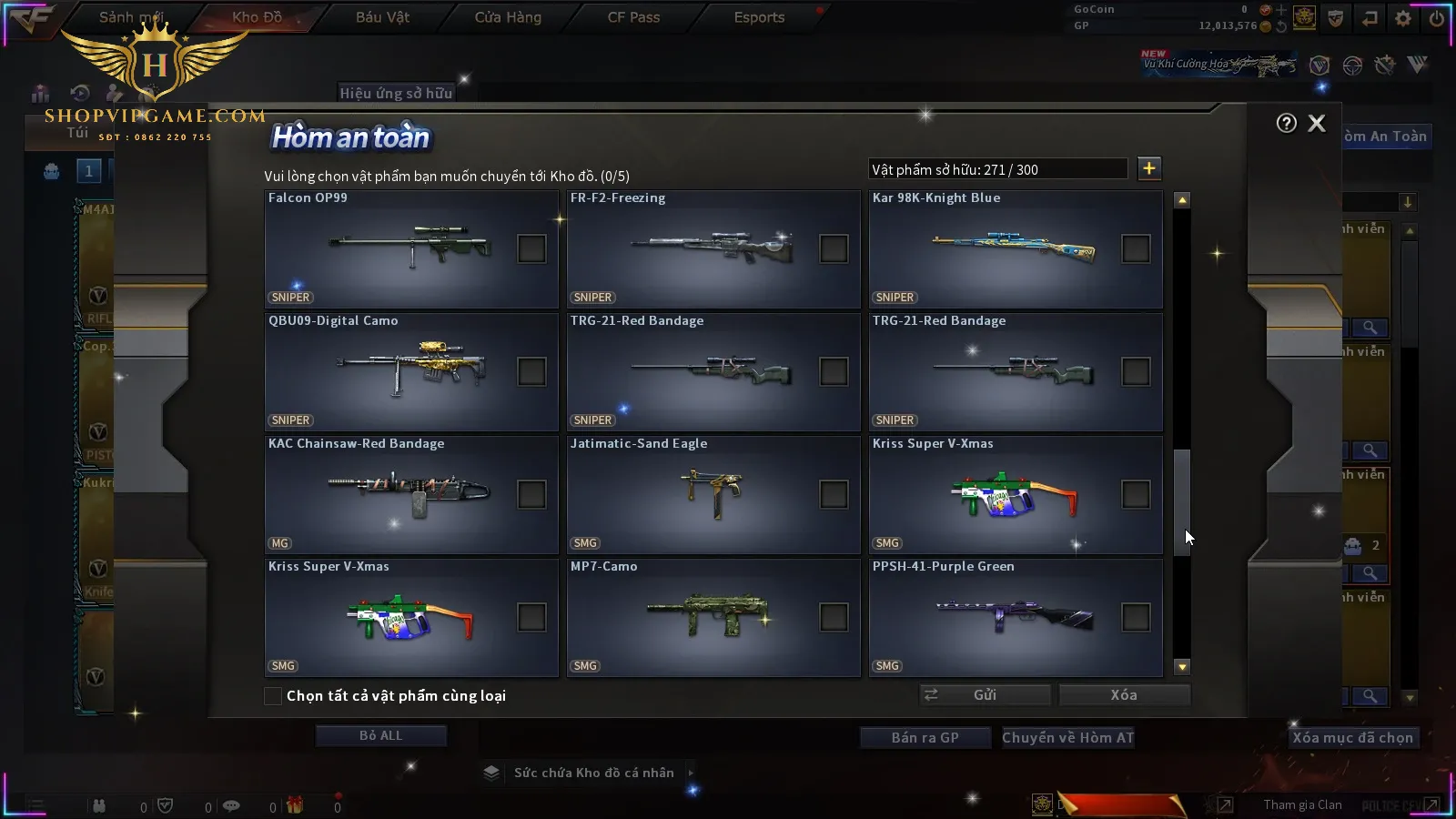Image resolution: width=1456 pixels, height=819 pixels.
Task: Enable Chọn tất cả vật phẩm cùng loại
Action: (x=273, y=696)
